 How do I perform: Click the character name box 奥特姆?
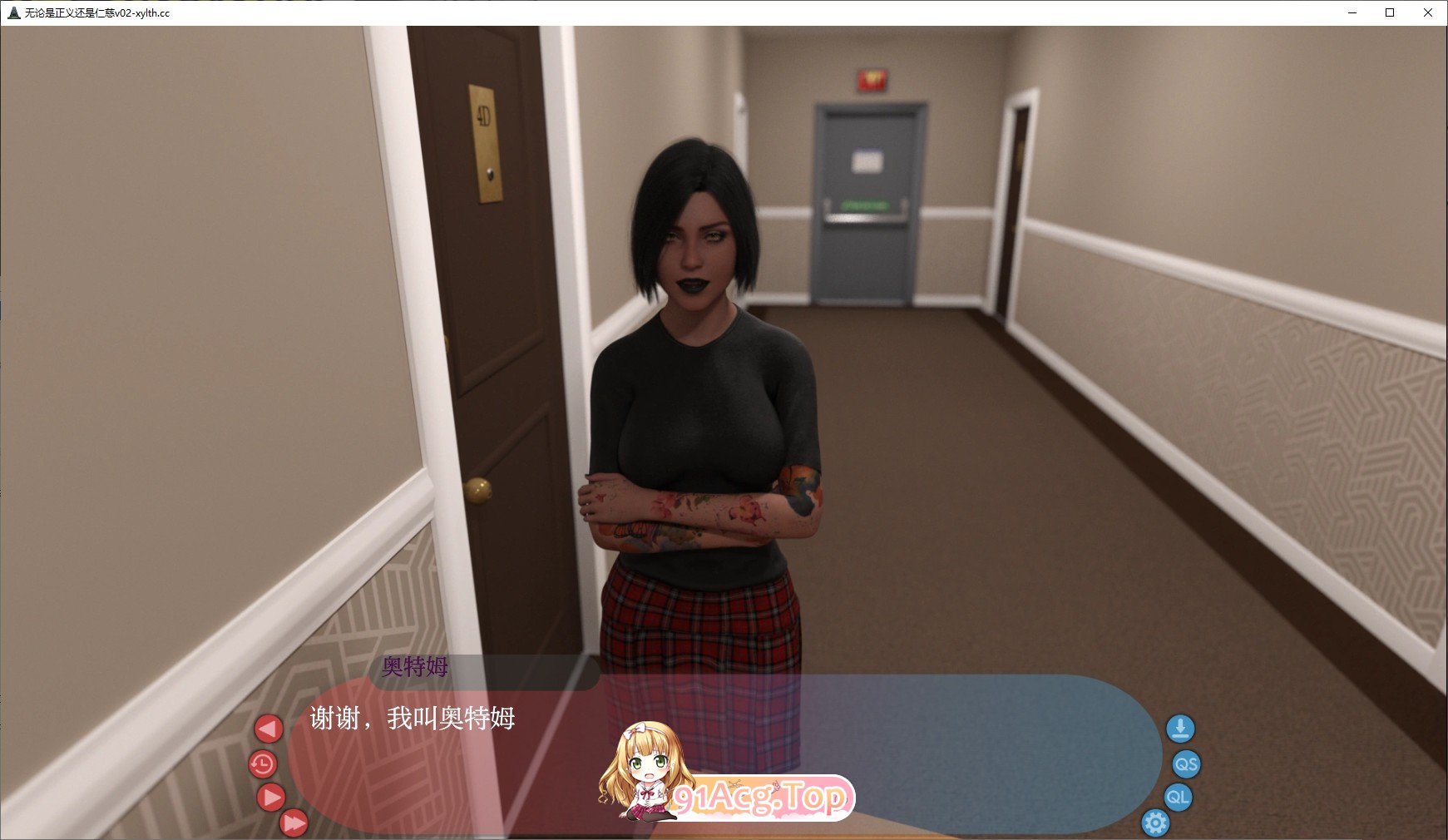pyautogui.click(x=414, y=668)
